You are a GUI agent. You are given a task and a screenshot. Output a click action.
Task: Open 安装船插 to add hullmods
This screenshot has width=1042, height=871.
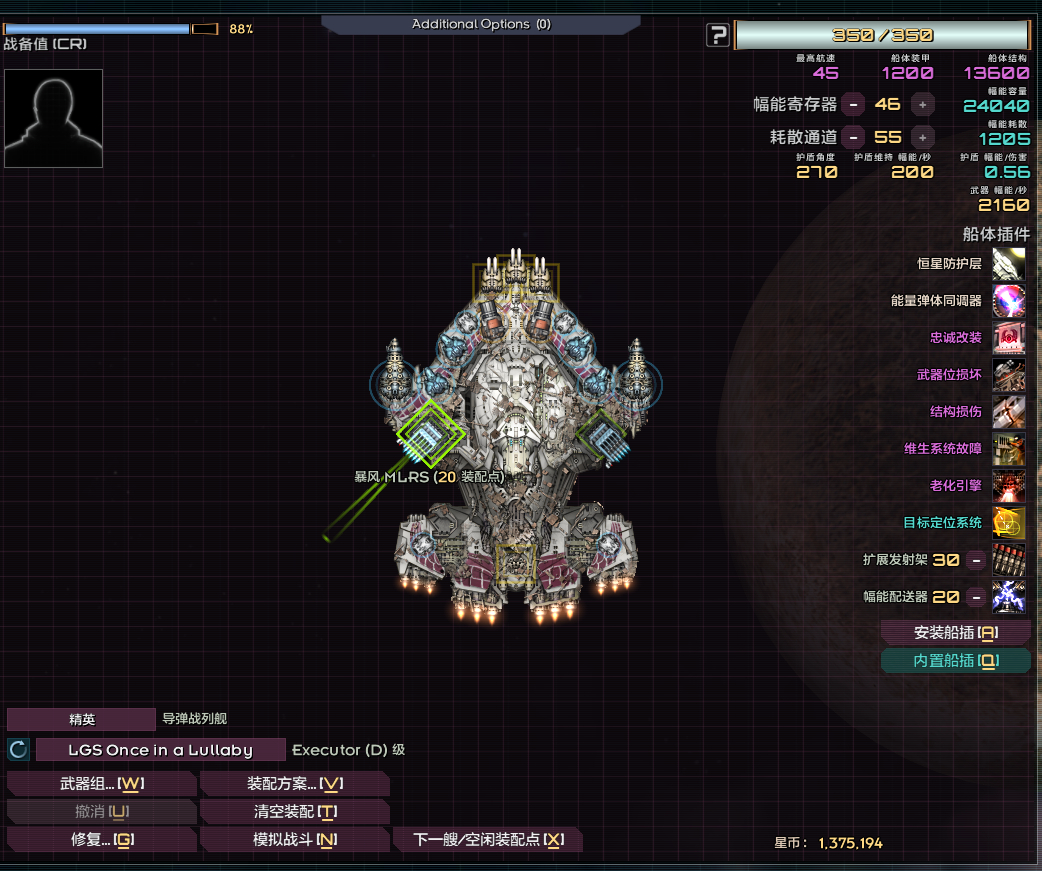pos(956,633)
